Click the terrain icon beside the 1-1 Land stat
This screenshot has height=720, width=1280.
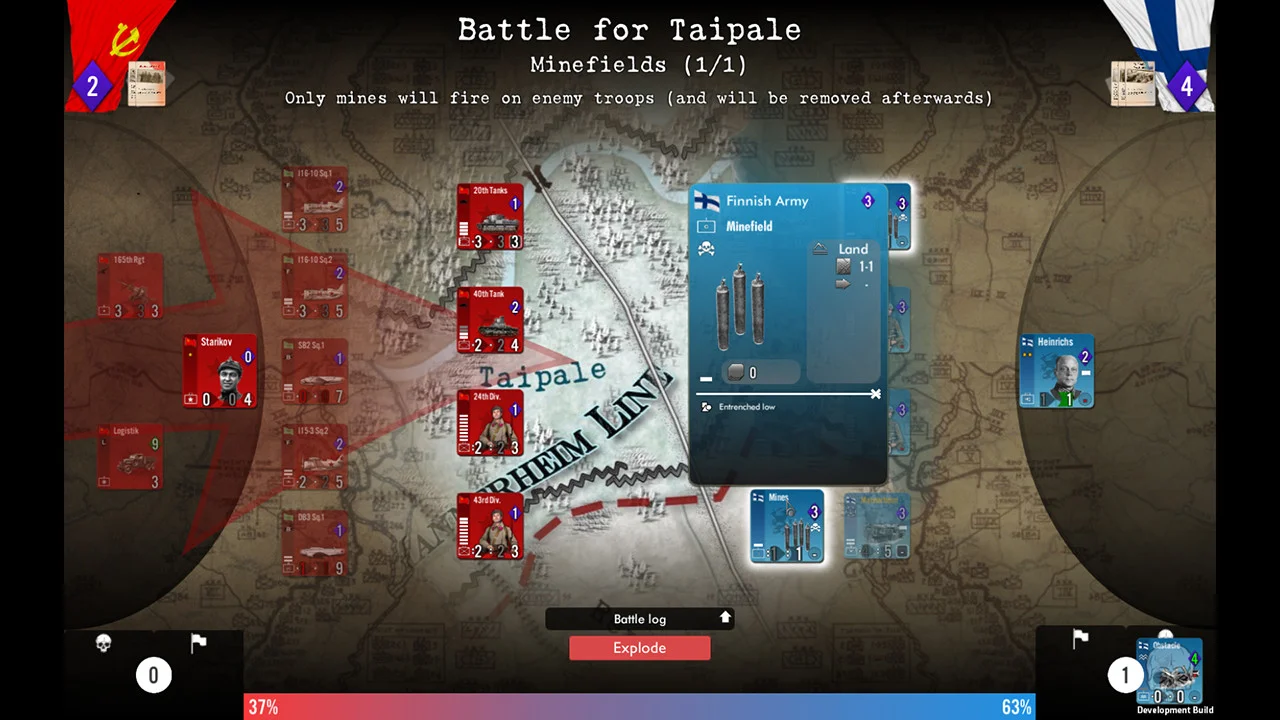843,266
